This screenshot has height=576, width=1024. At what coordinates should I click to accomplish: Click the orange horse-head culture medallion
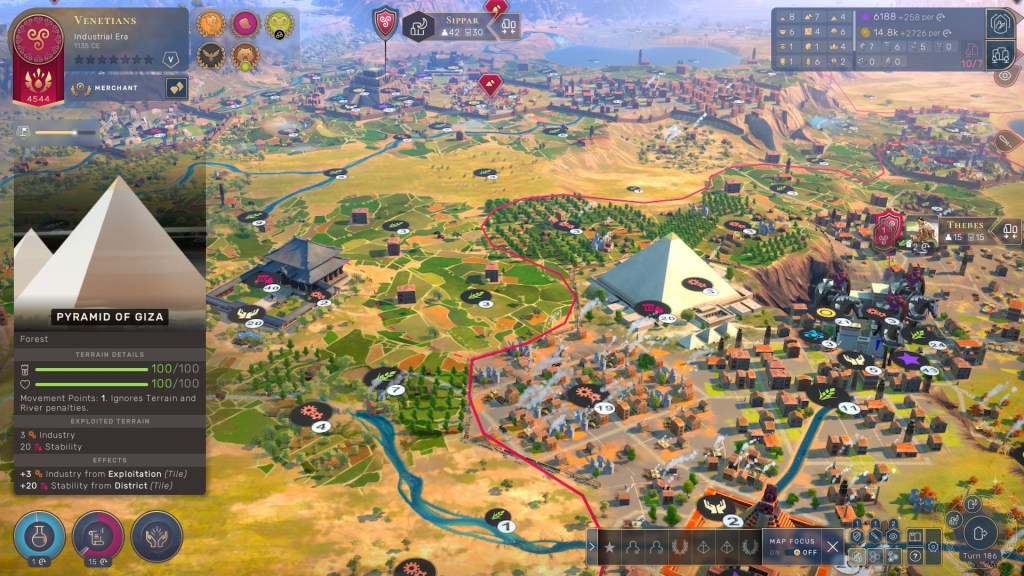[x=211, y=24]
